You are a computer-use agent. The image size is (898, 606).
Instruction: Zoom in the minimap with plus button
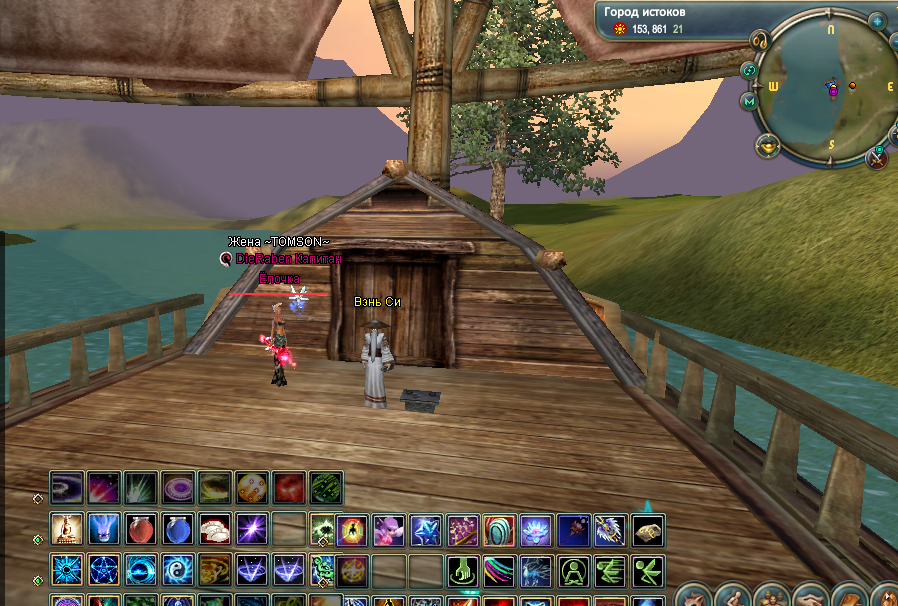point(877,21)
